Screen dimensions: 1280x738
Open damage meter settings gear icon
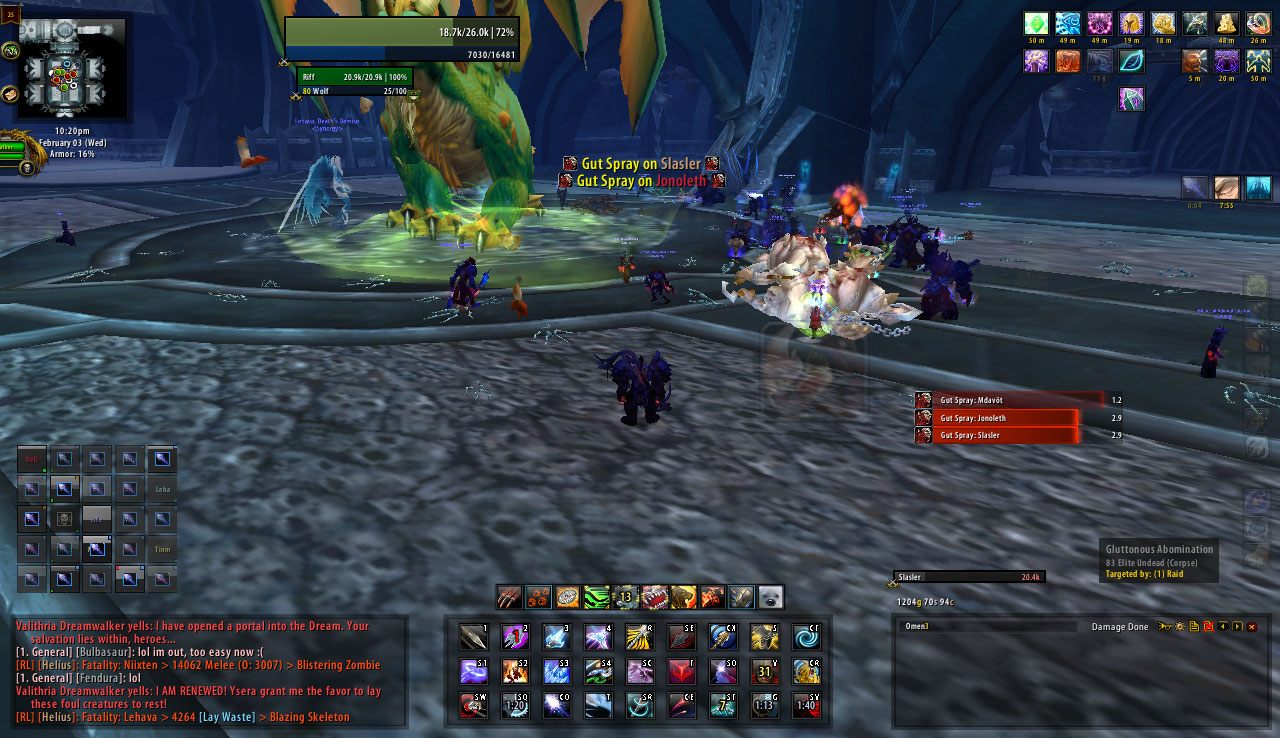click(1179, 627)
